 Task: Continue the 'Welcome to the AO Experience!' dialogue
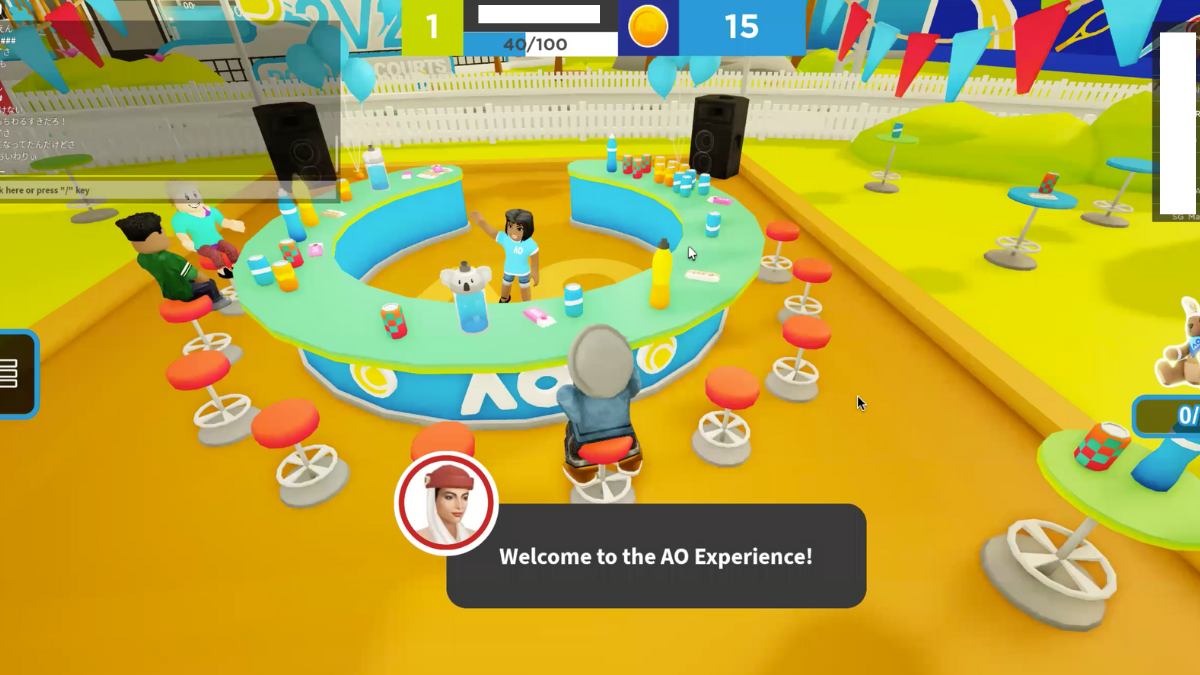click(656, 556)
